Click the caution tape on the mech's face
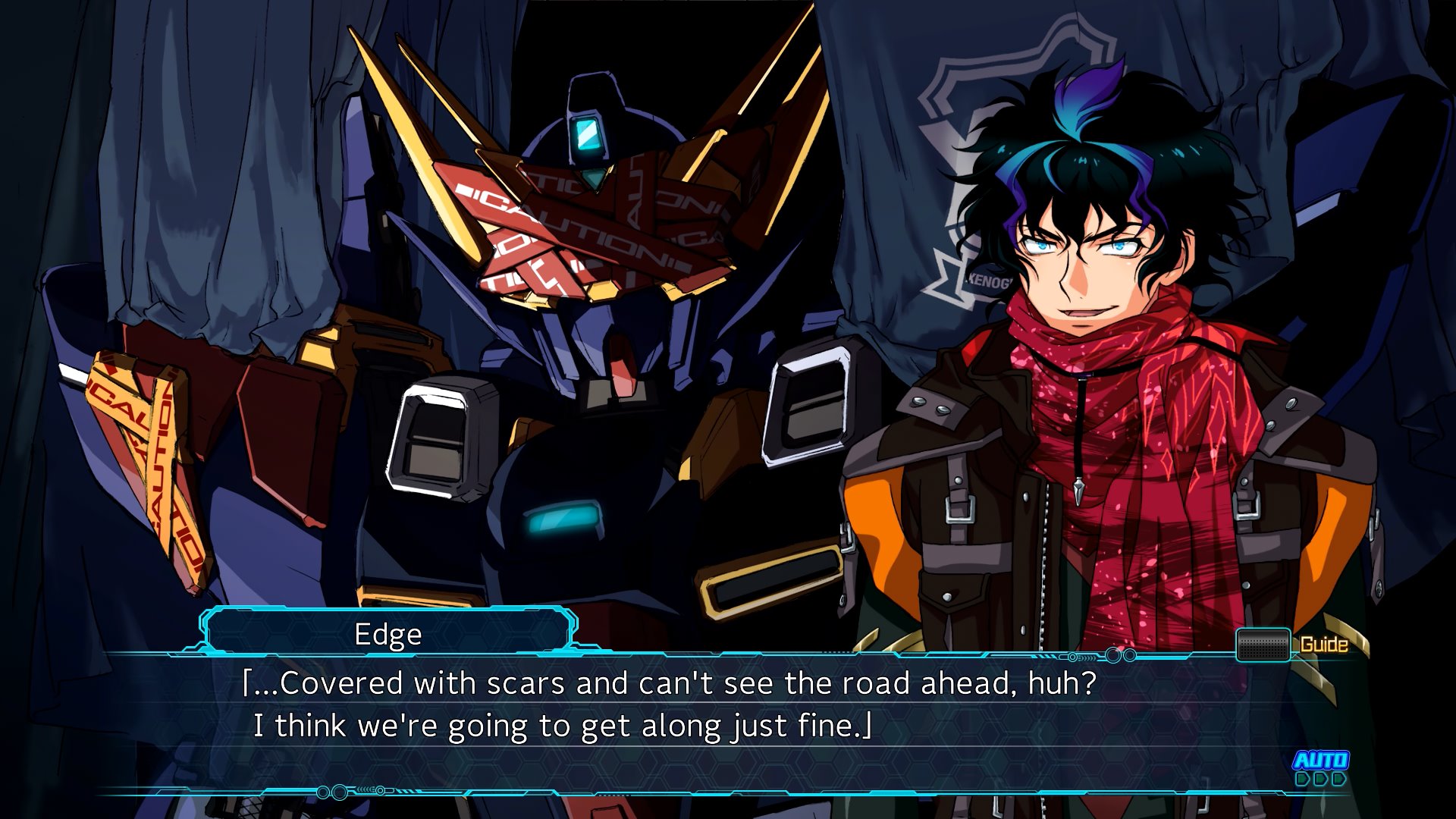This screenshot has height=819, width=1456. pos(561,227)
